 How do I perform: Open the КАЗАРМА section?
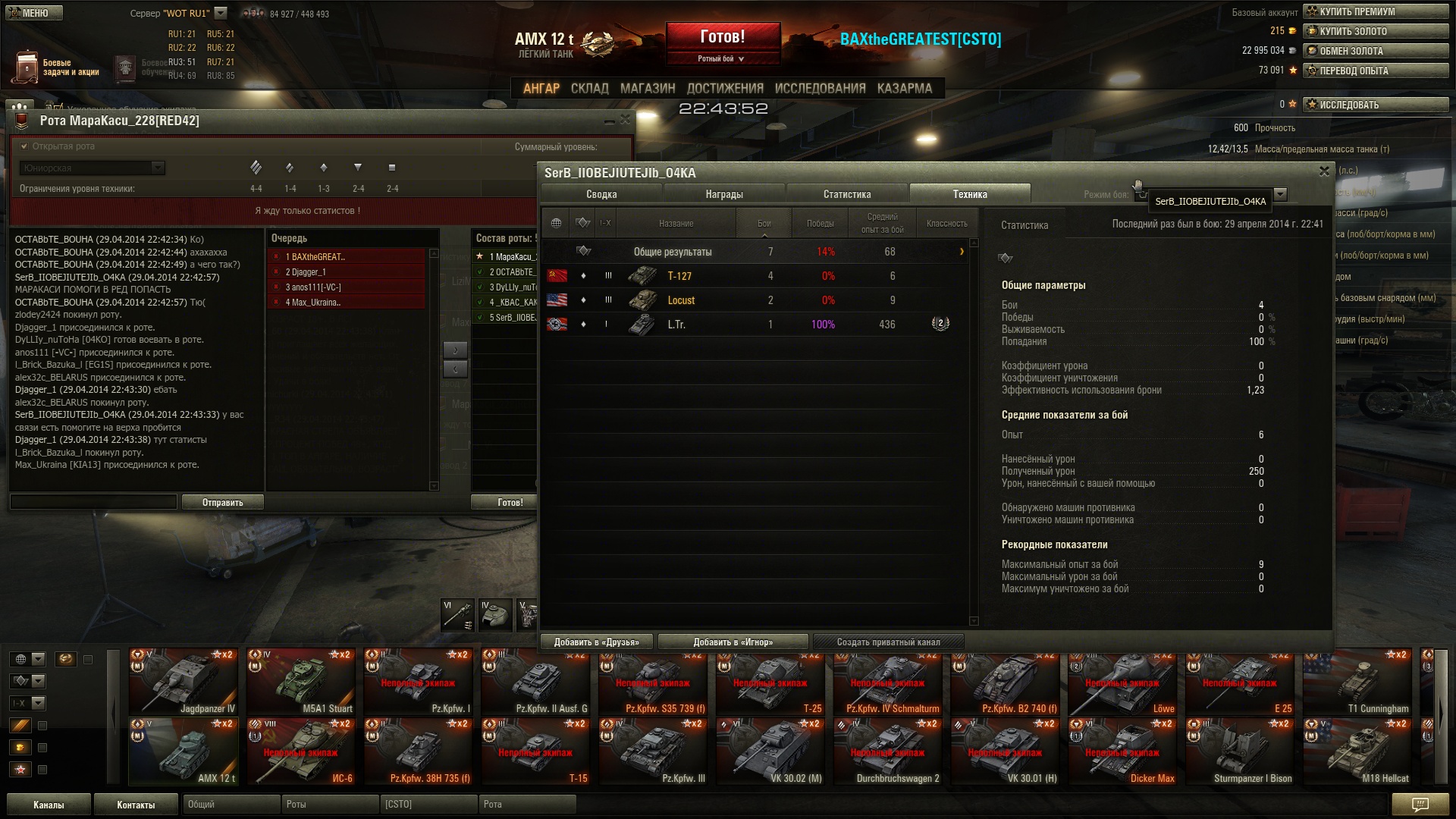click(904, 89)
